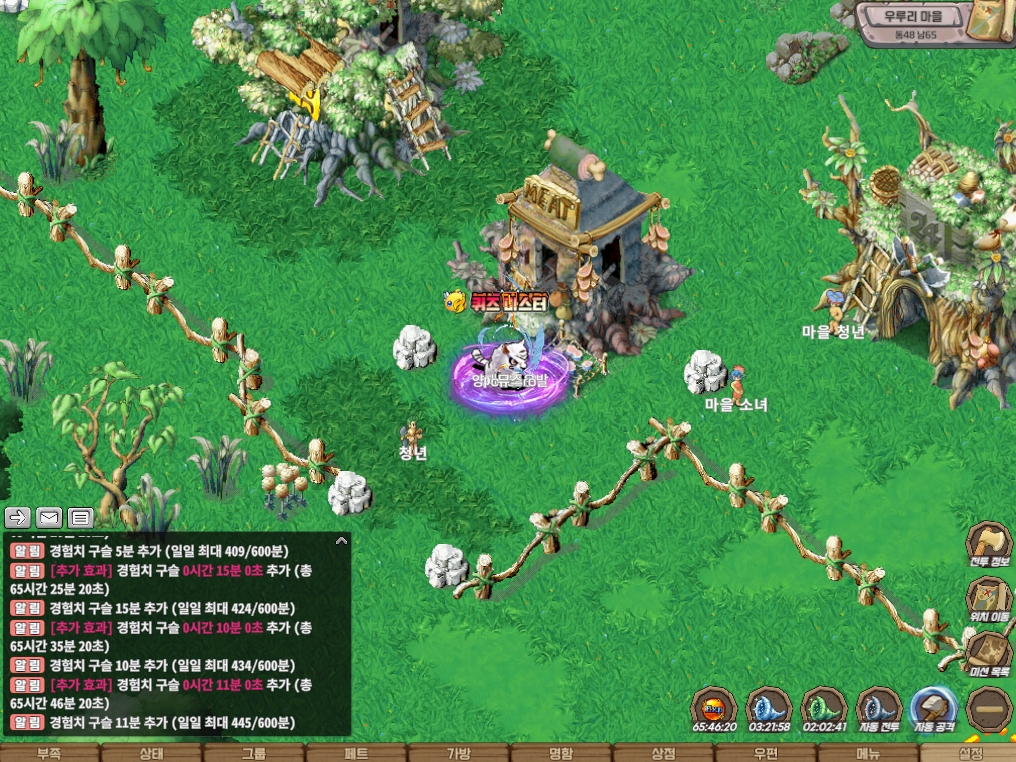Open the 페트 (pet) menu

[355, 753]
